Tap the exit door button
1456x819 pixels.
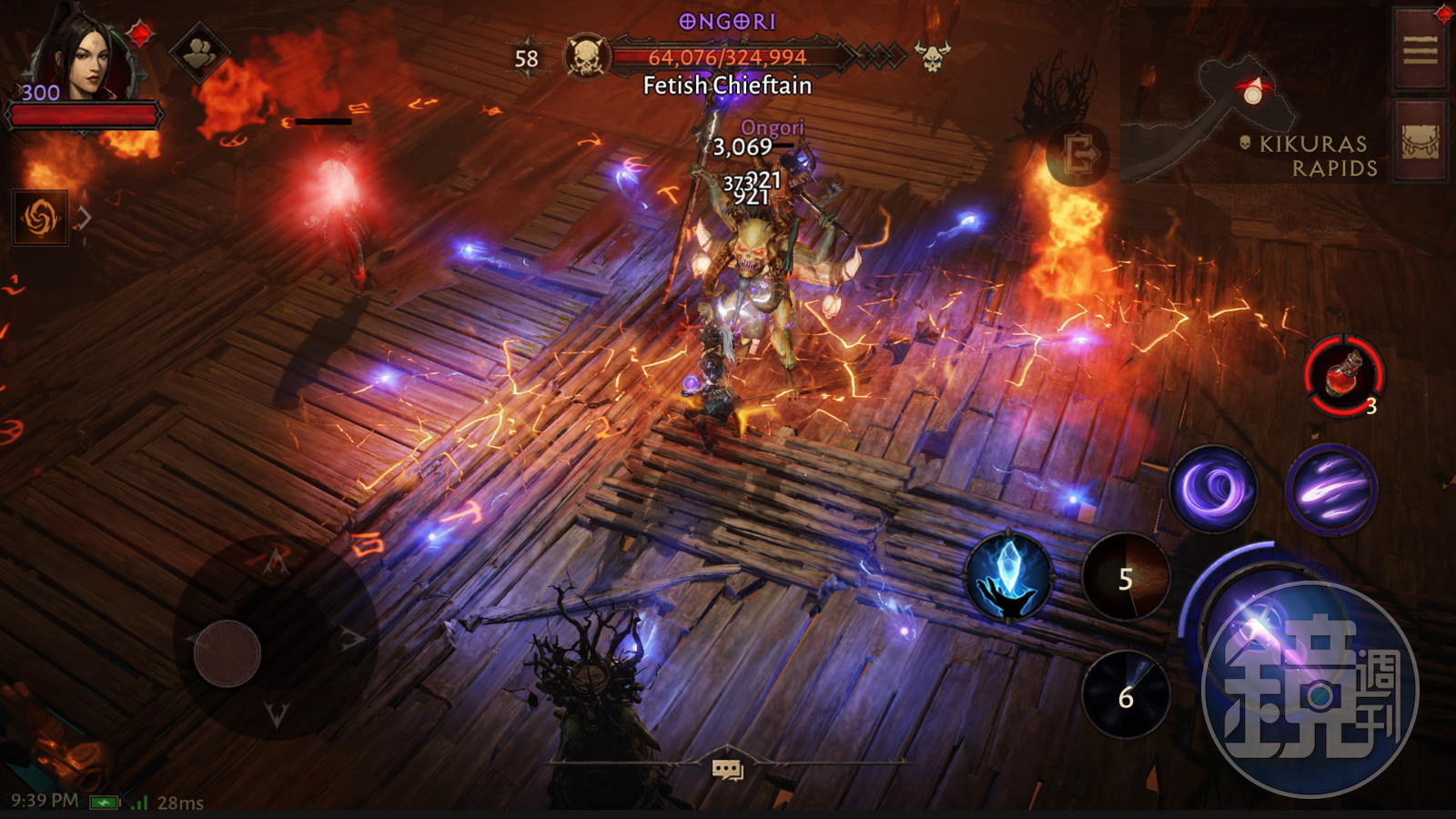coord(1078,154)
